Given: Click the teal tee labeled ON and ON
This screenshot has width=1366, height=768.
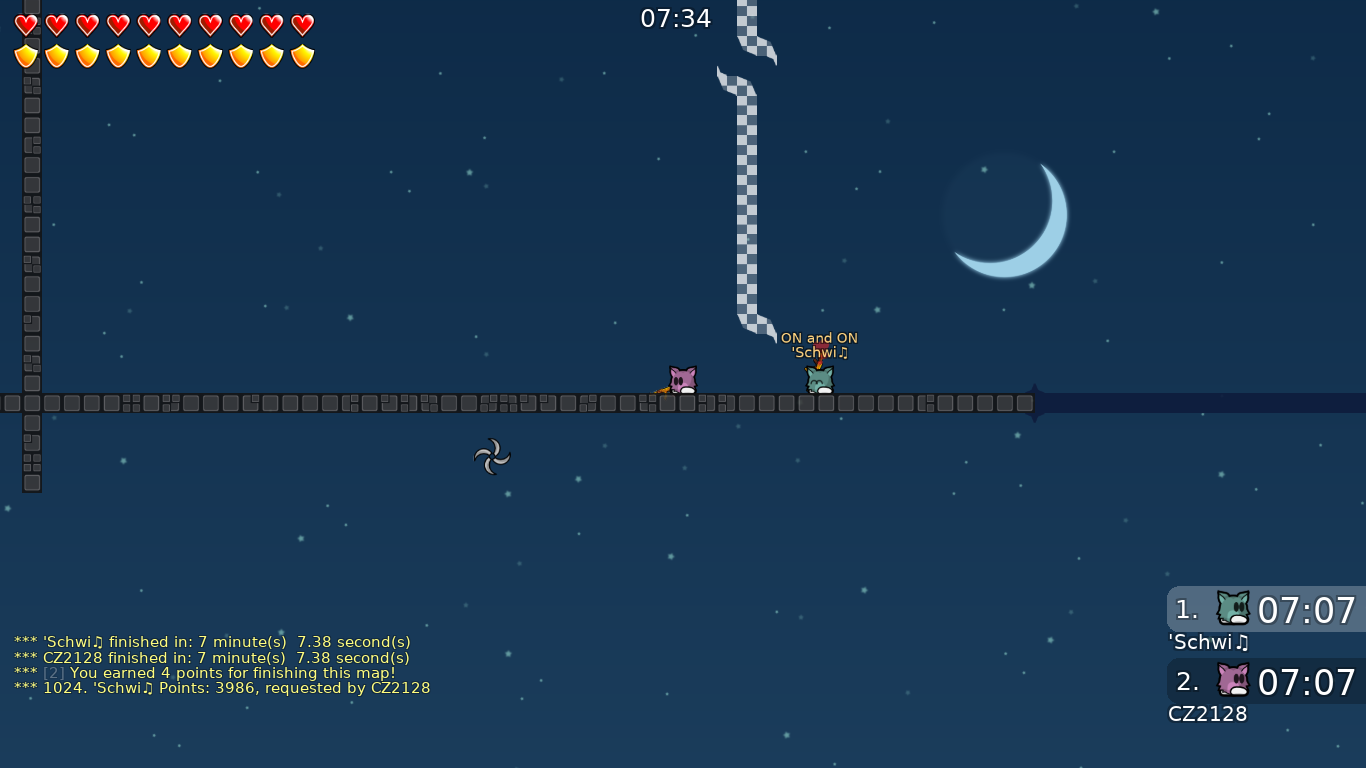Looking at the screenshot, I should [x=818, y=380].
